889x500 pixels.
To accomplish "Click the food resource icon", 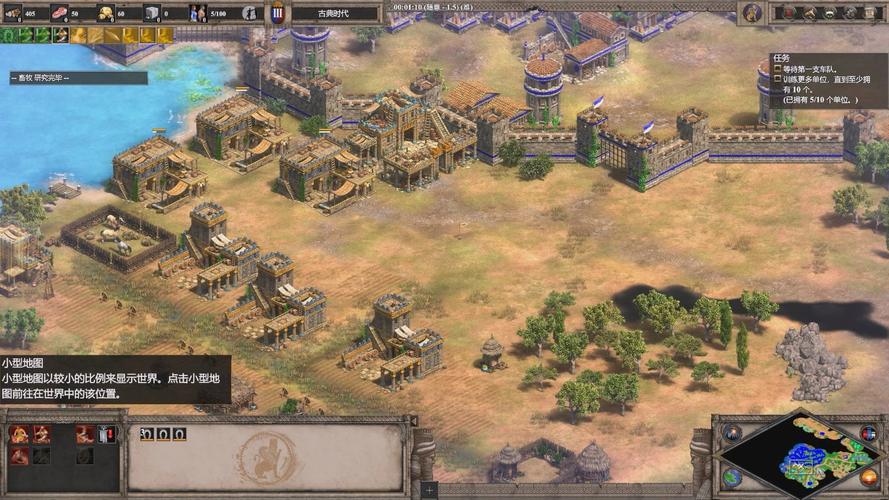I will point(59,13).
